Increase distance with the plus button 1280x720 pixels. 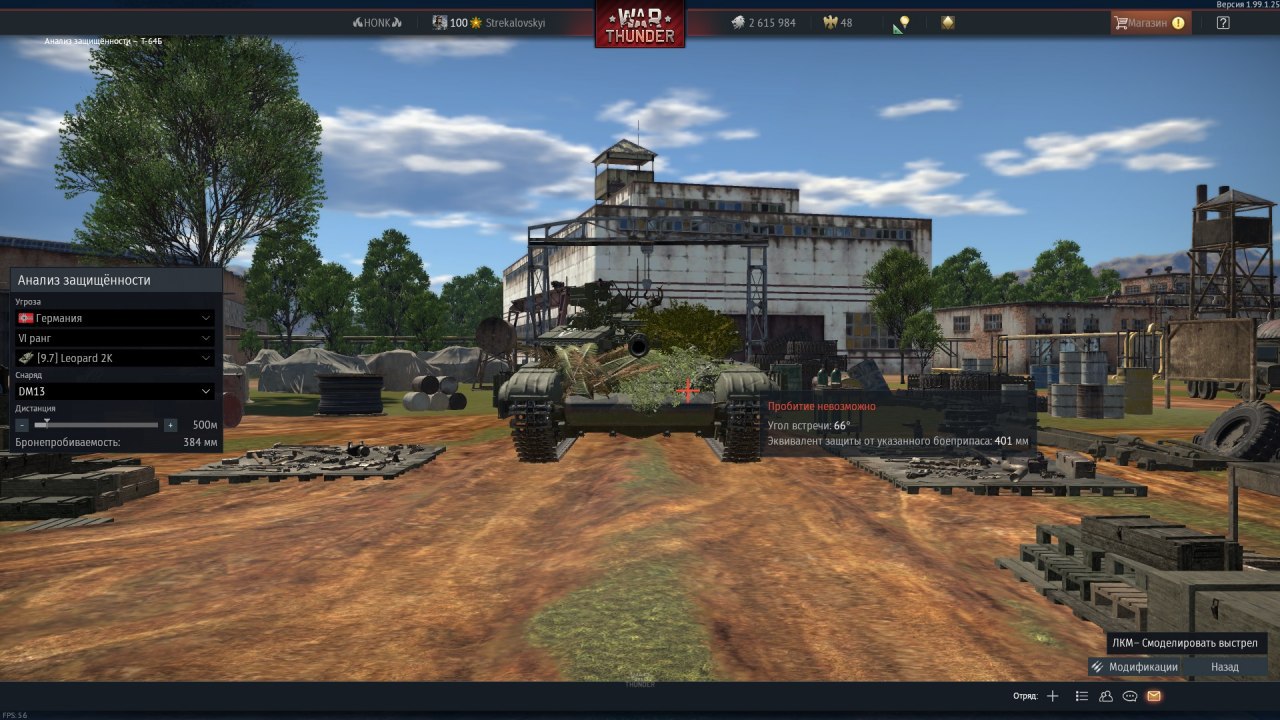[x=170, y=425]
